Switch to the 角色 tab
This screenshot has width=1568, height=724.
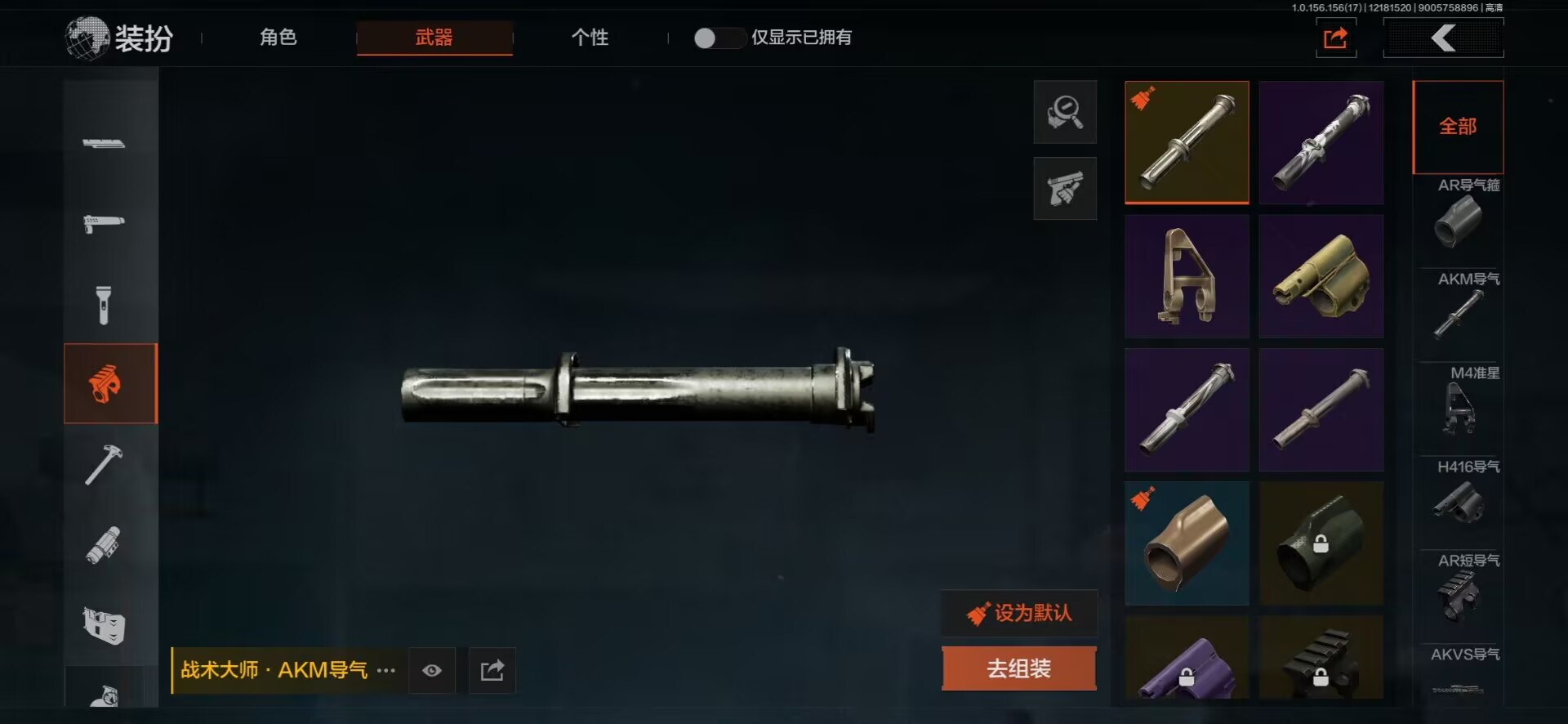coord(278,38)
